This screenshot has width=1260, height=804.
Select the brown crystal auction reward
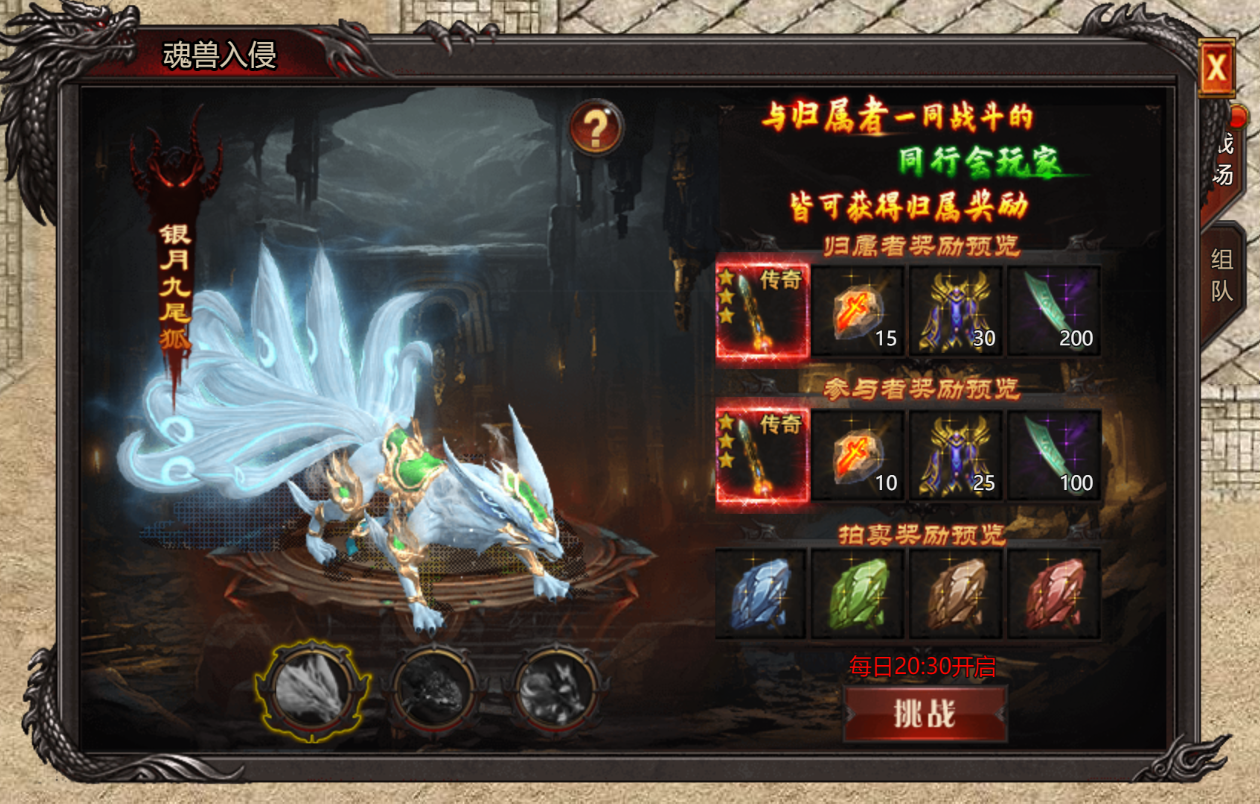[x=955, y=594]
